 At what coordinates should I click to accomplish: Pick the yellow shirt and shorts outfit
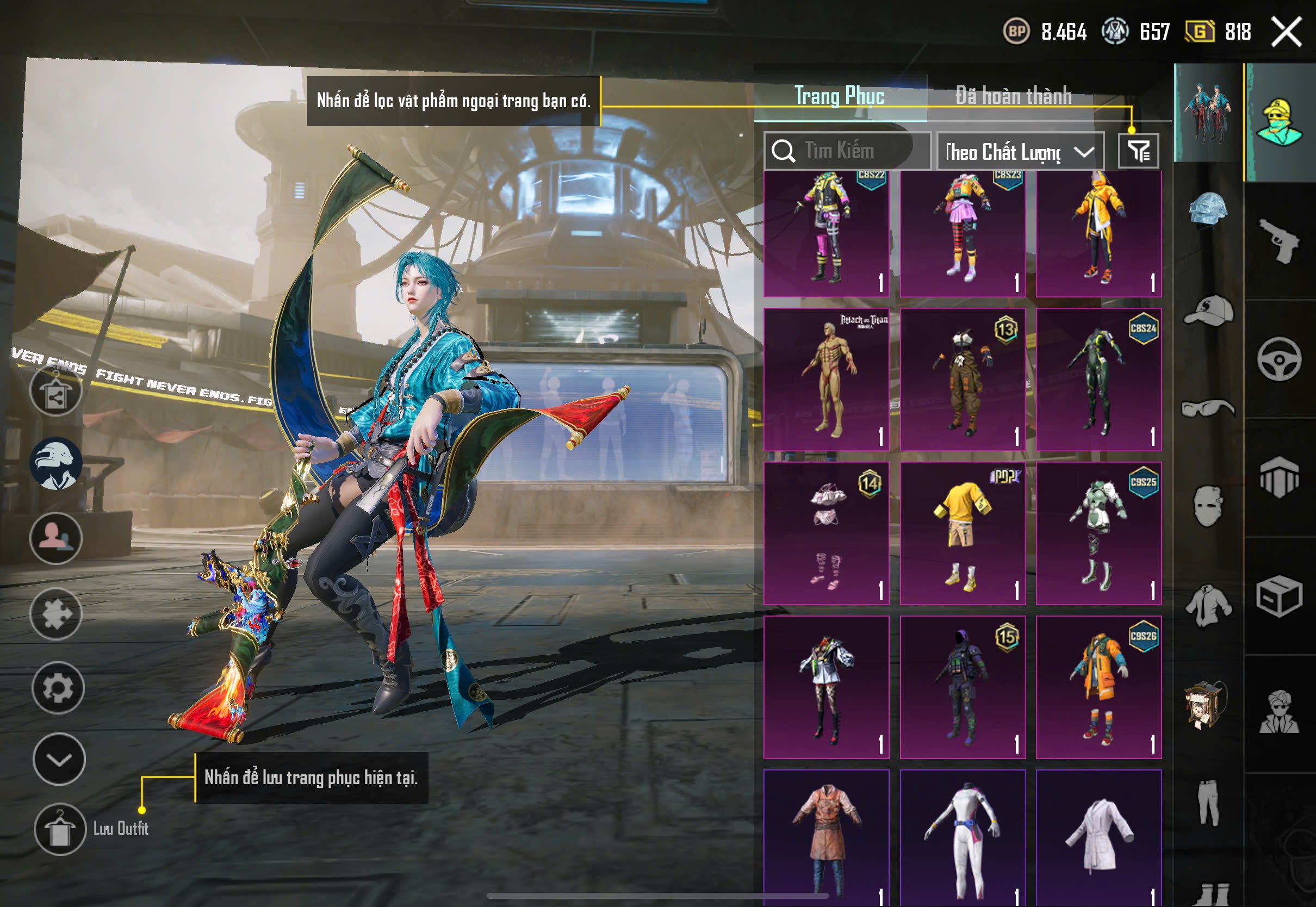tap(963, 533)
